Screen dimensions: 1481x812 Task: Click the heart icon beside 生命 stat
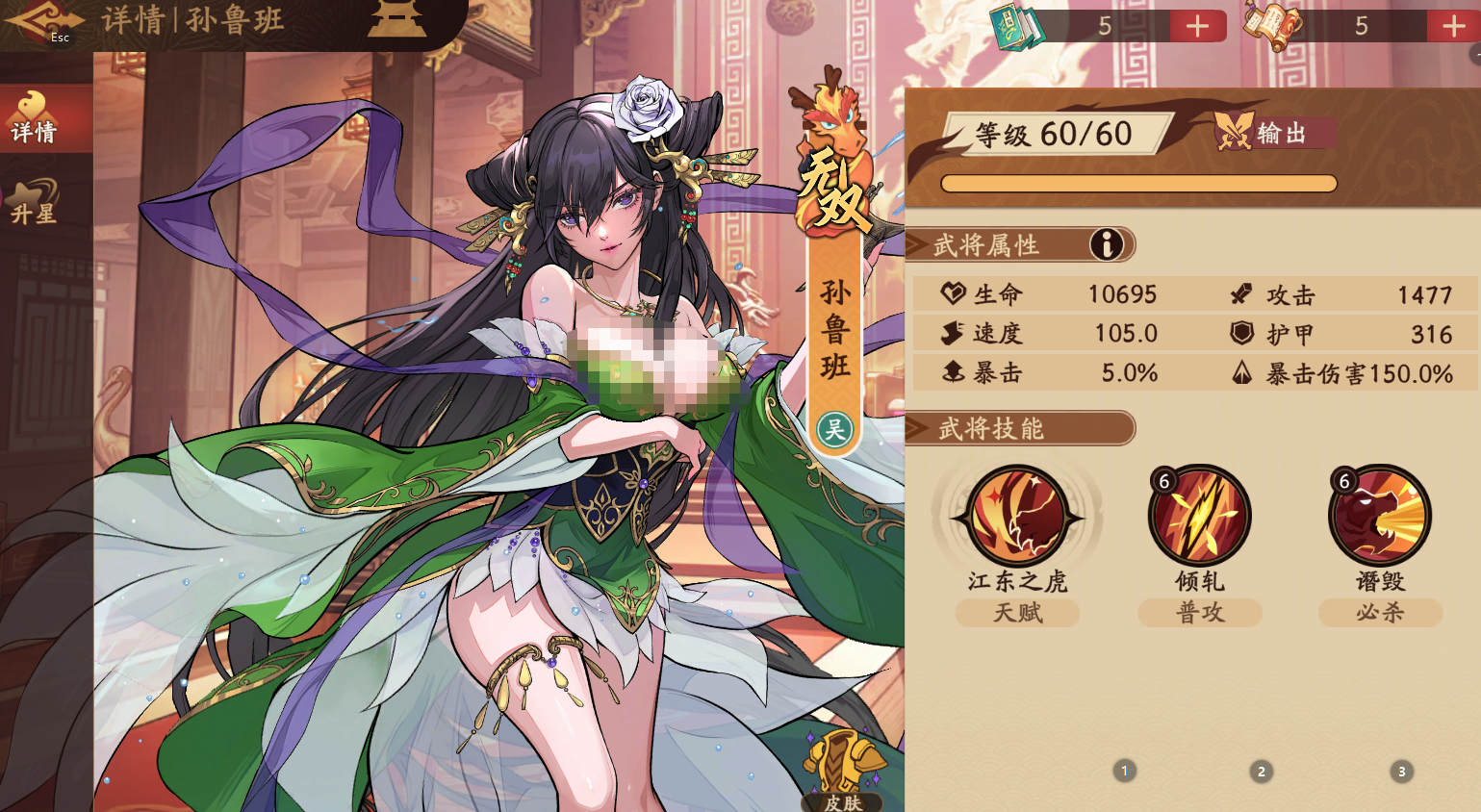click(x=953, y=294)
